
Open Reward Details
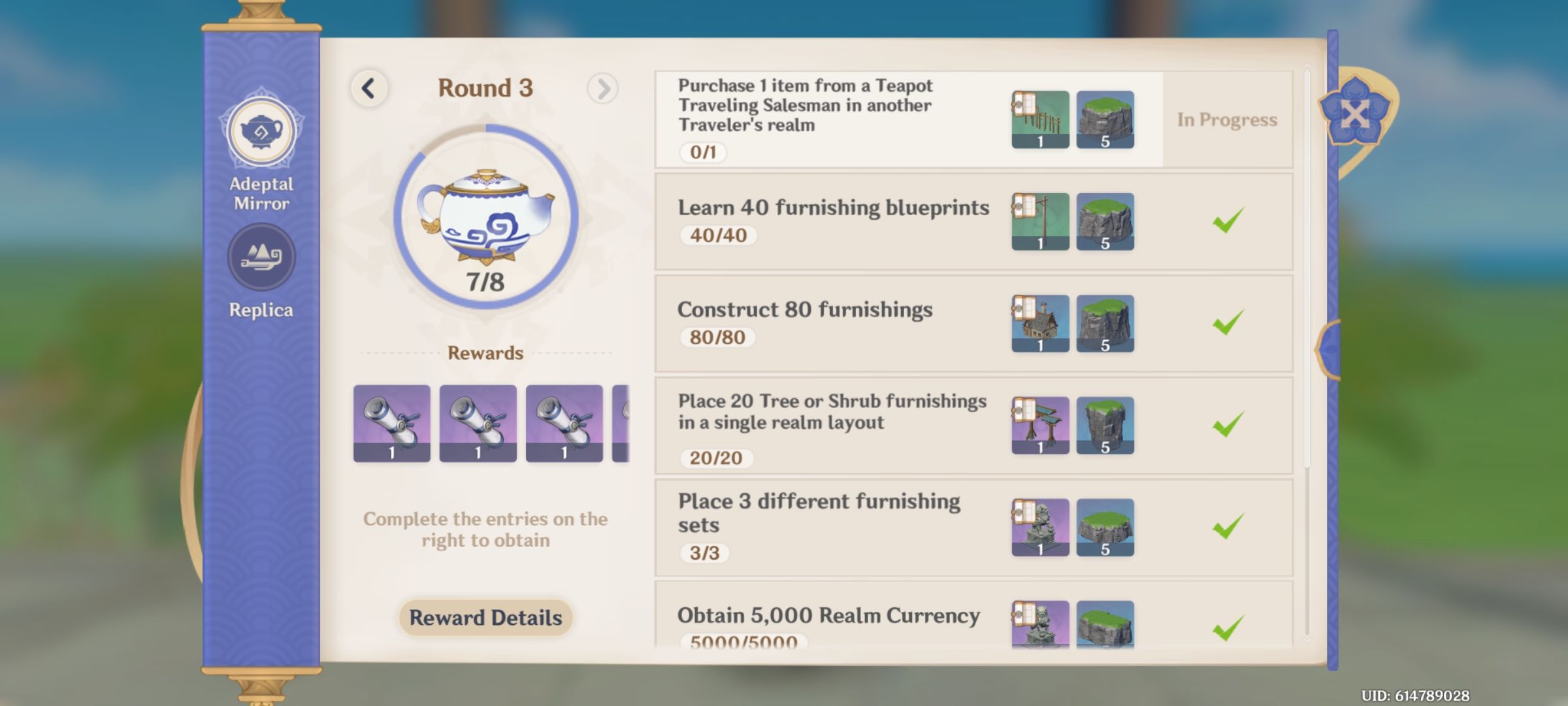[485, 618]
